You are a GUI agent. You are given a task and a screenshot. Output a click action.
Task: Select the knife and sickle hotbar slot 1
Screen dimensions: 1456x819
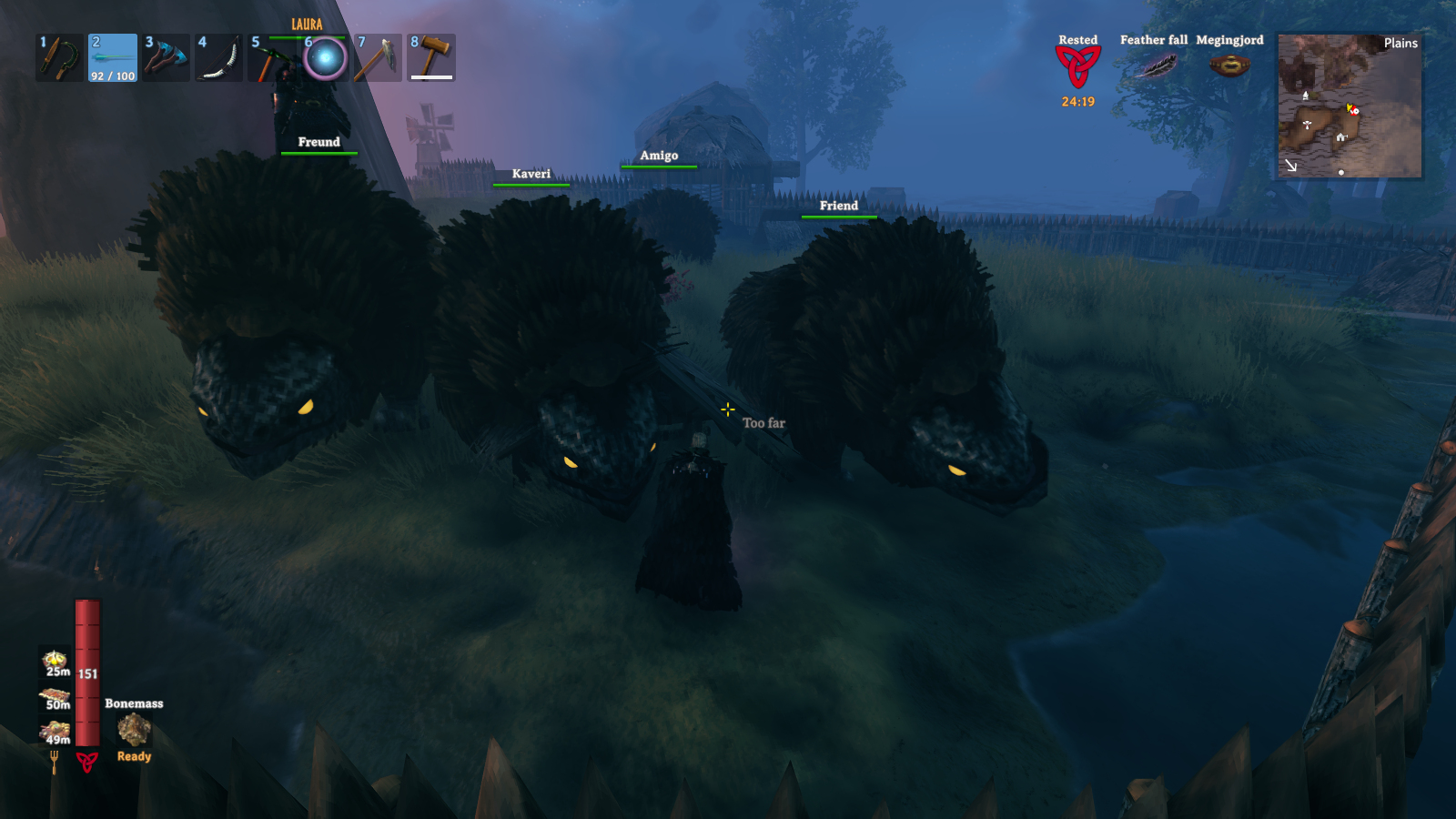pyautogui.click(x=59, y=58)
